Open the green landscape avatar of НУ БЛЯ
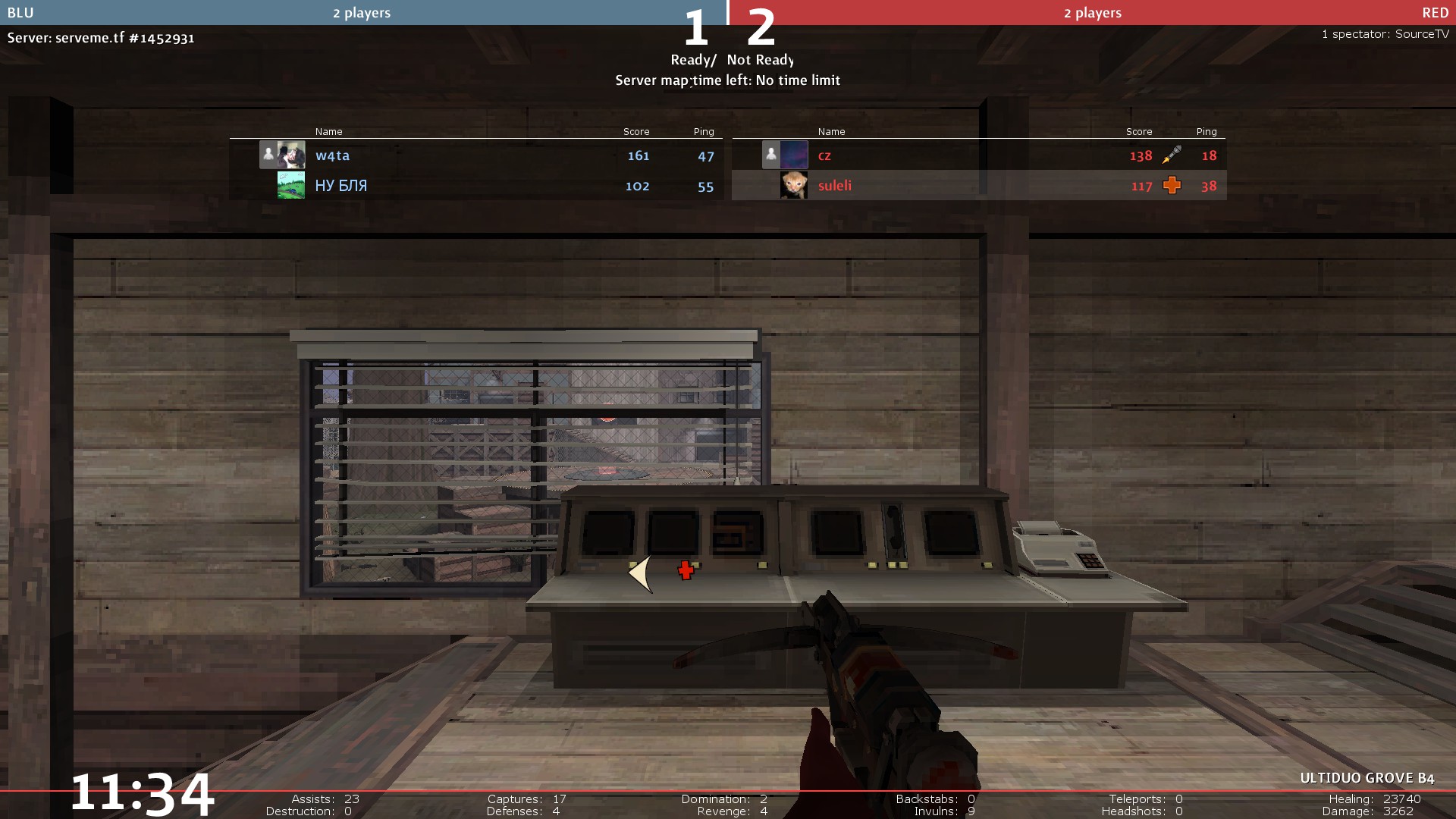 [x=291, y=185]
